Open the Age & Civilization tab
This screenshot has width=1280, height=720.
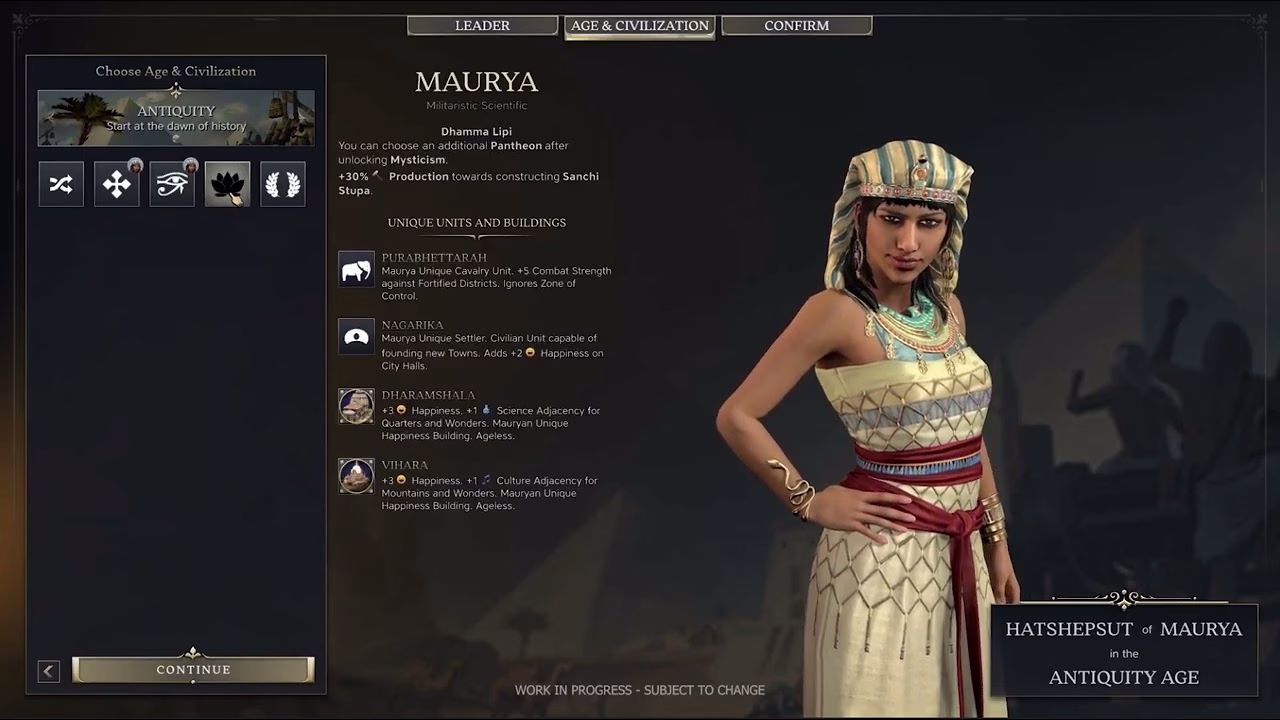[640, 26]
